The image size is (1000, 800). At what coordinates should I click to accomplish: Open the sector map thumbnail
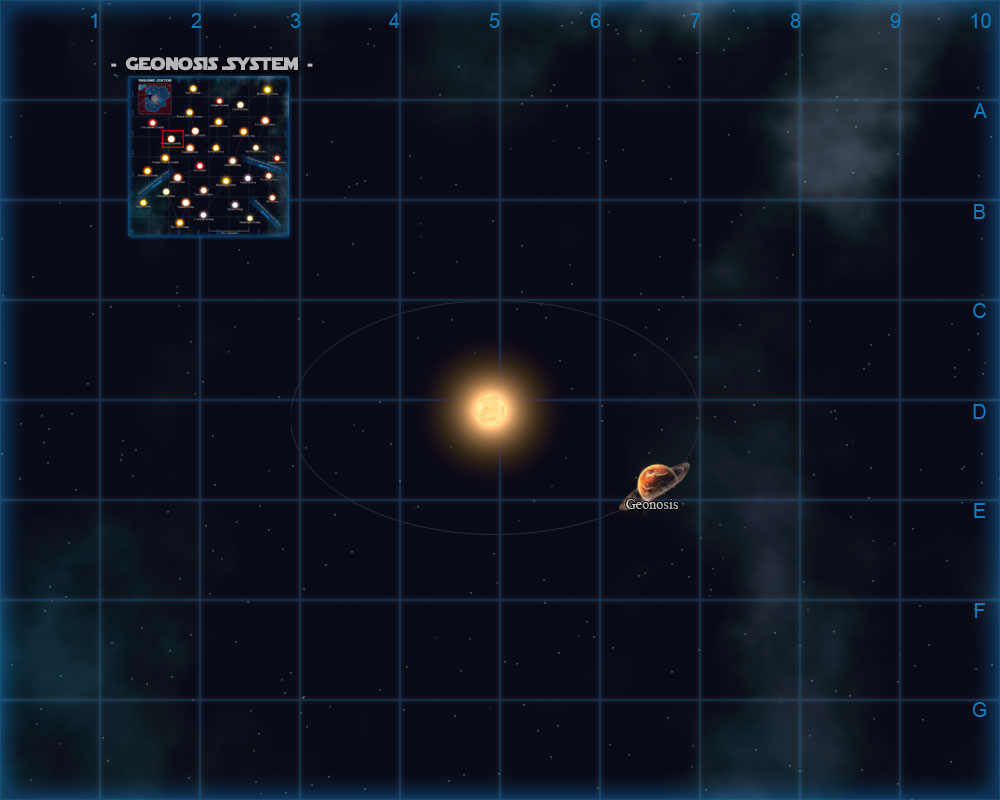209,156
